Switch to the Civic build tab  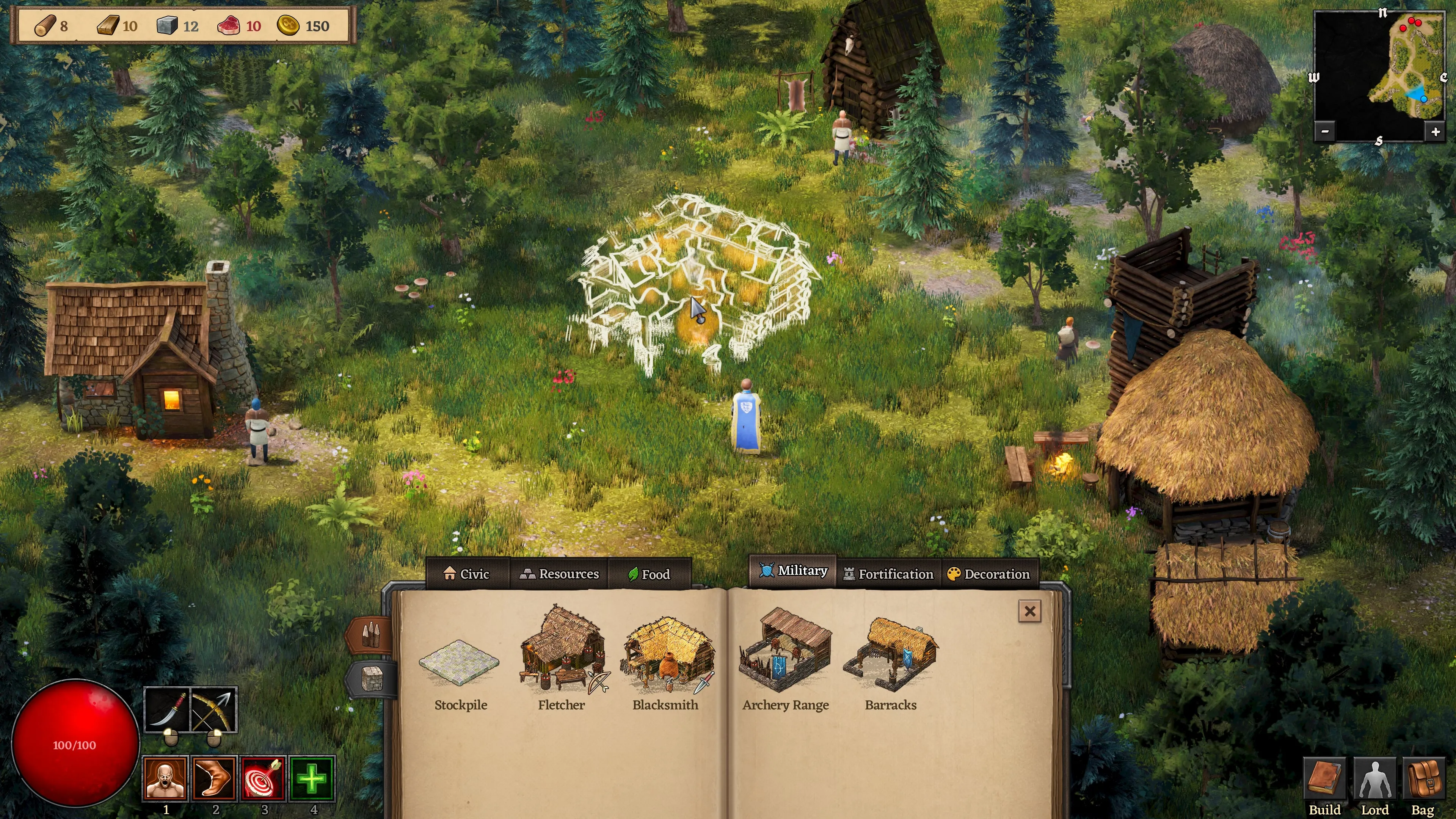467,574
